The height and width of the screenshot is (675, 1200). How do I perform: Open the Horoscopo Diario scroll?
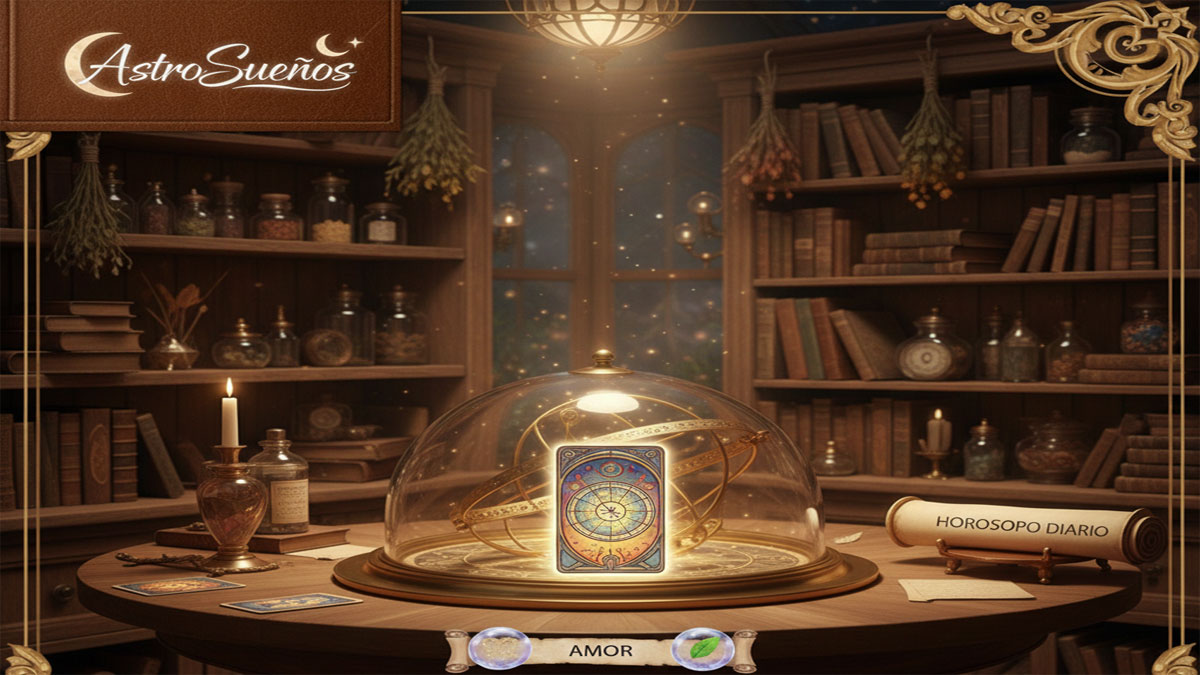tap(1022, 529)
